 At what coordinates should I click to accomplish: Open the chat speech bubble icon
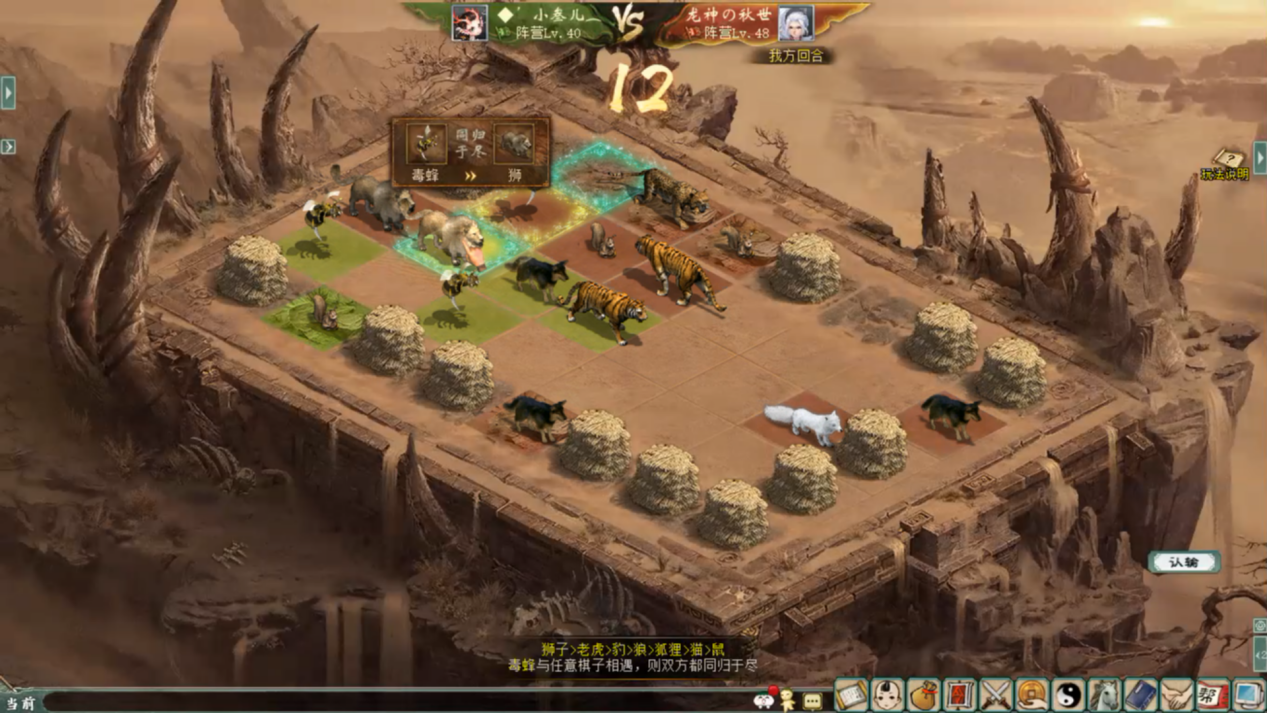[812, 701]
